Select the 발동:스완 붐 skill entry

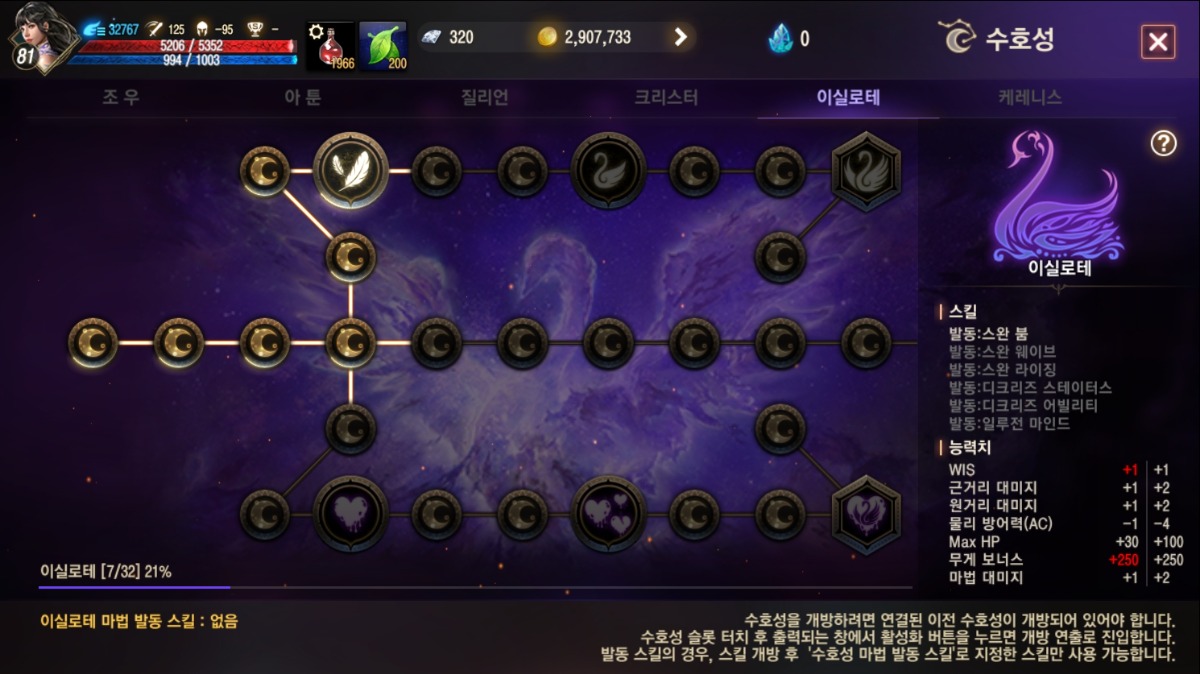pos(988,333)
